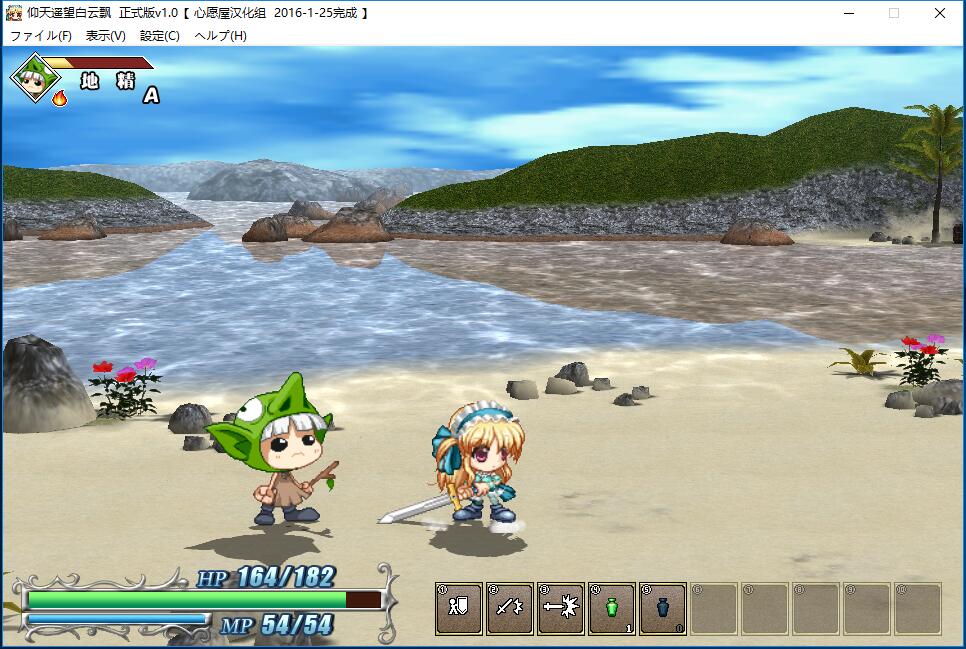
Task: Select the shield guard skill slot
Action: [x=459, y=608]
